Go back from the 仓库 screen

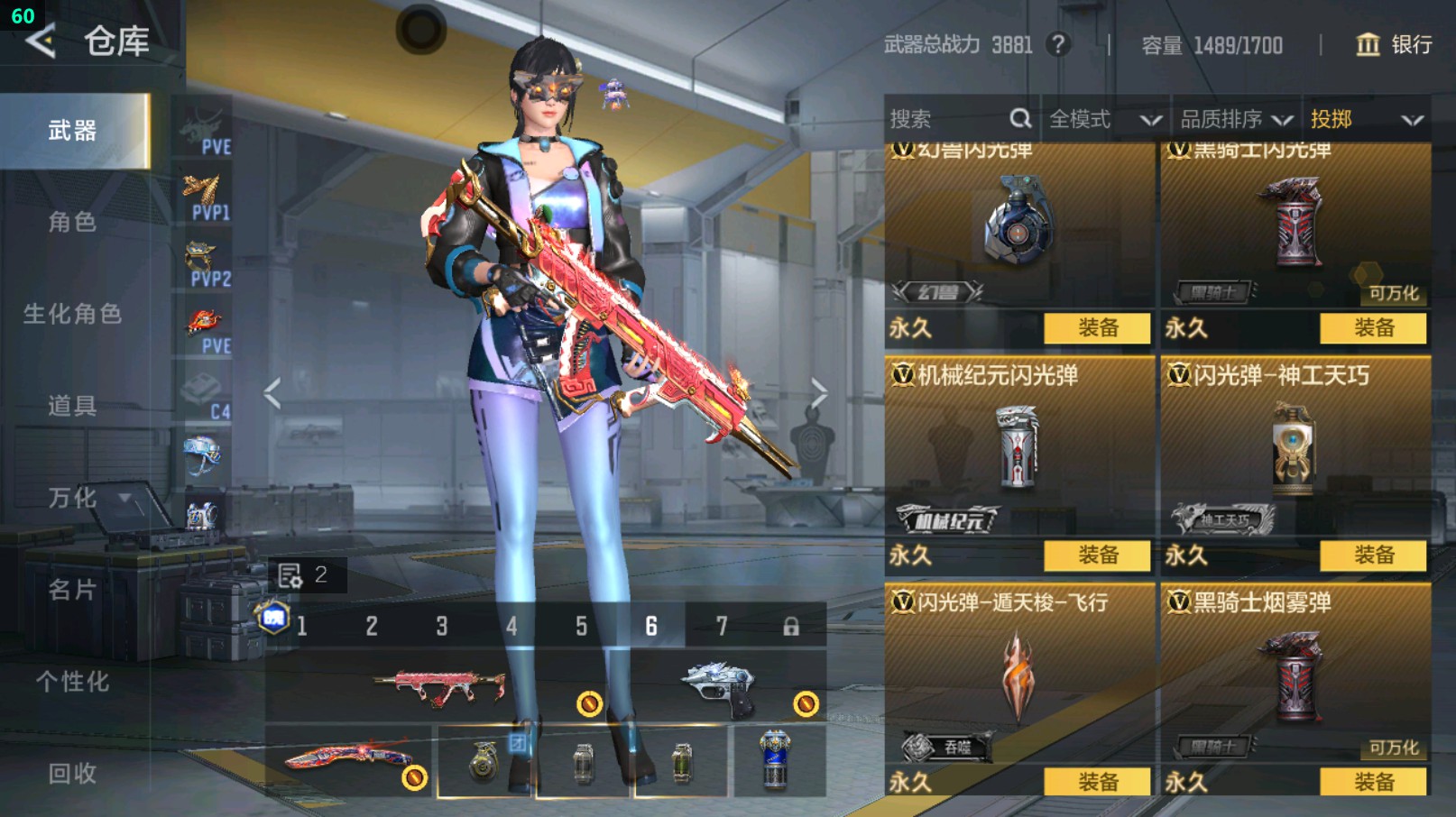point(41,41)
